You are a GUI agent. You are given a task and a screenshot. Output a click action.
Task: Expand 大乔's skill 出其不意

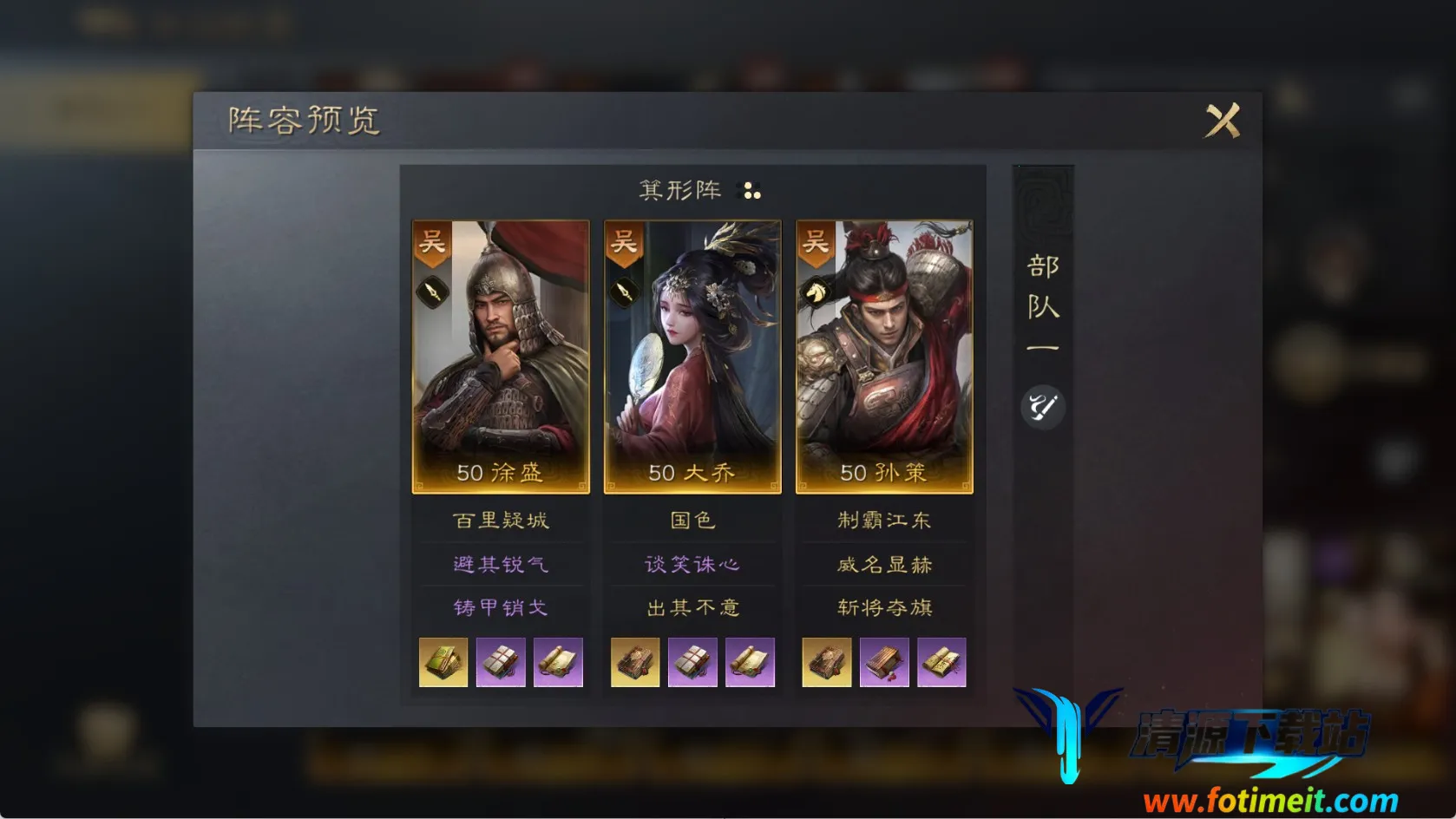point(692,608)
